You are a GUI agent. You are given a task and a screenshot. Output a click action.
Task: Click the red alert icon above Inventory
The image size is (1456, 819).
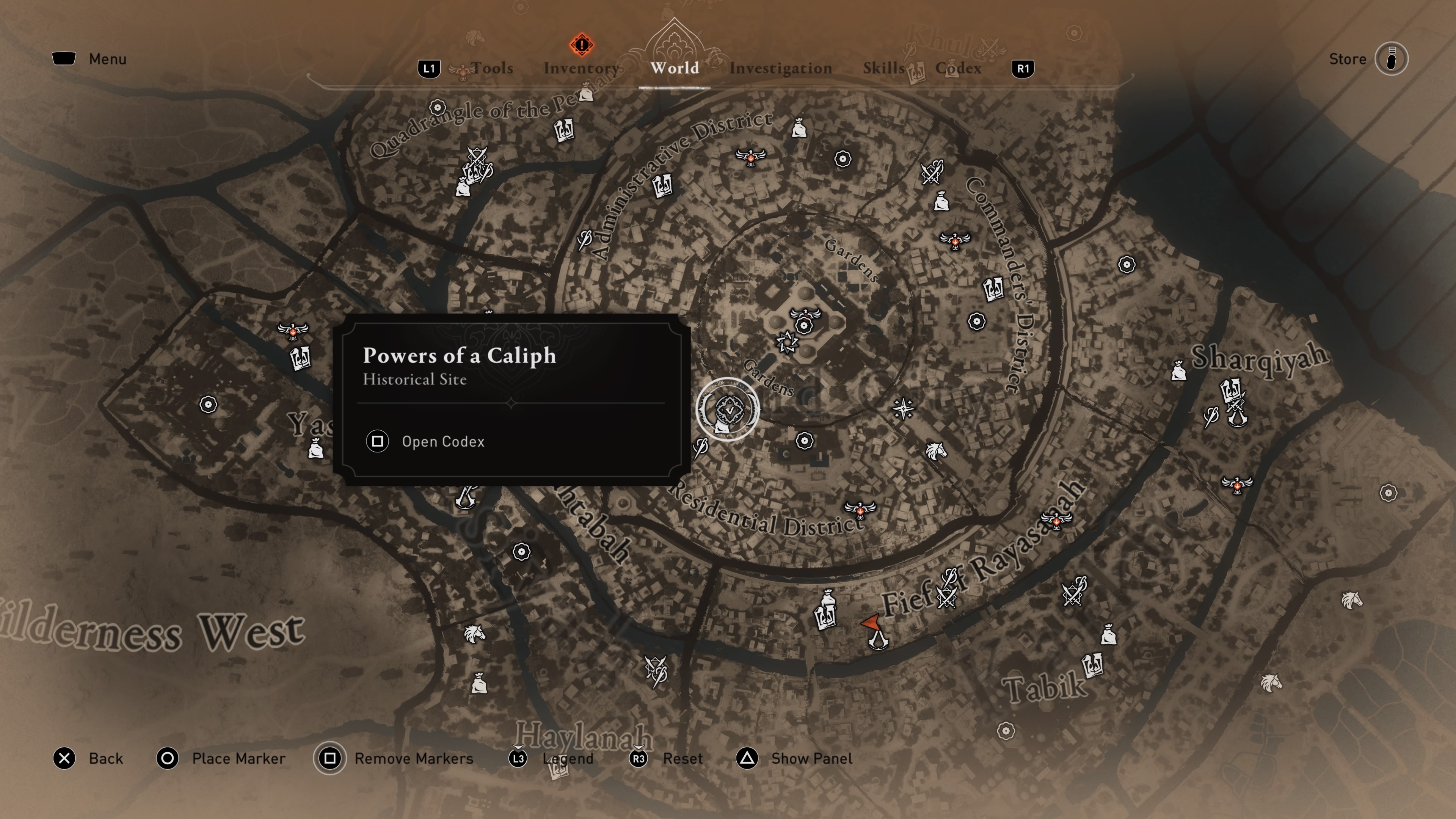coord(581,44)
